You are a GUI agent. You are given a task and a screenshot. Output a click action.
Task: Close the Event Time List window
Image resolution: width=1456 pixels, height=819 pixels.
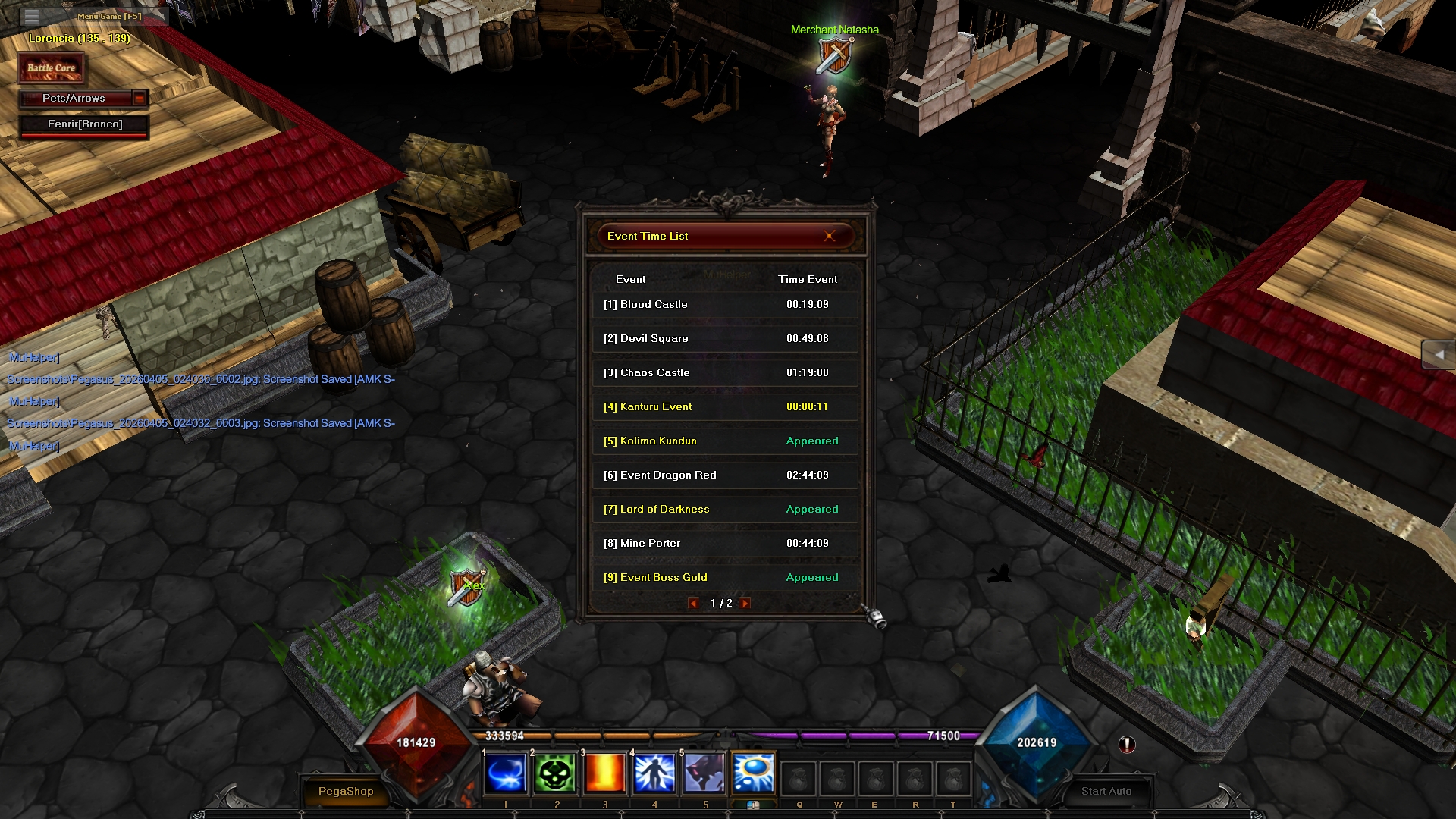[x=829, y=236]
